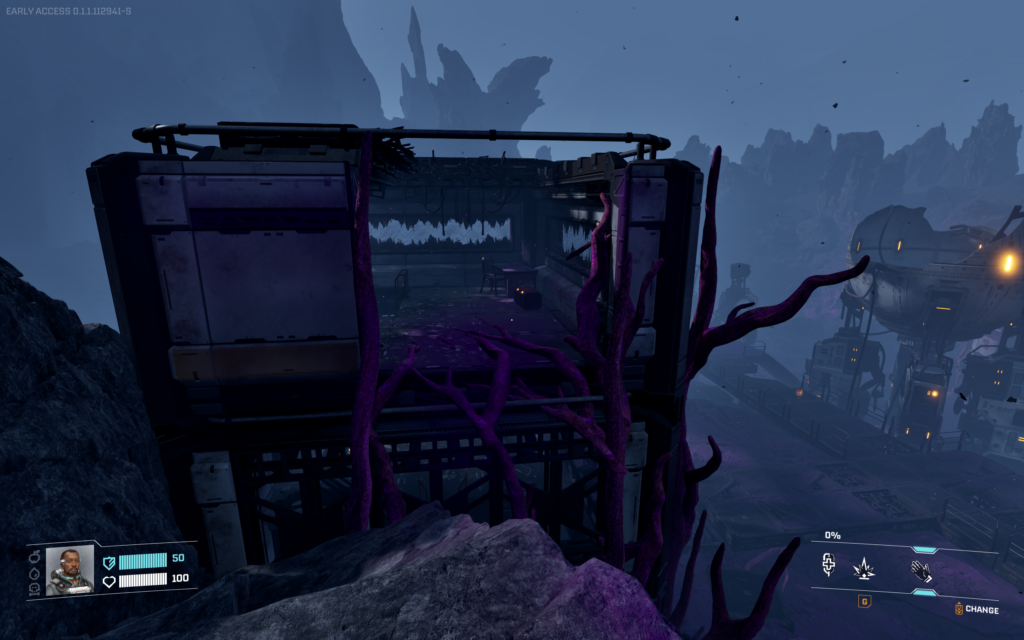
Task: Select the bare hands glove slot
Action: pyautogui.click(x=920, y=571)
